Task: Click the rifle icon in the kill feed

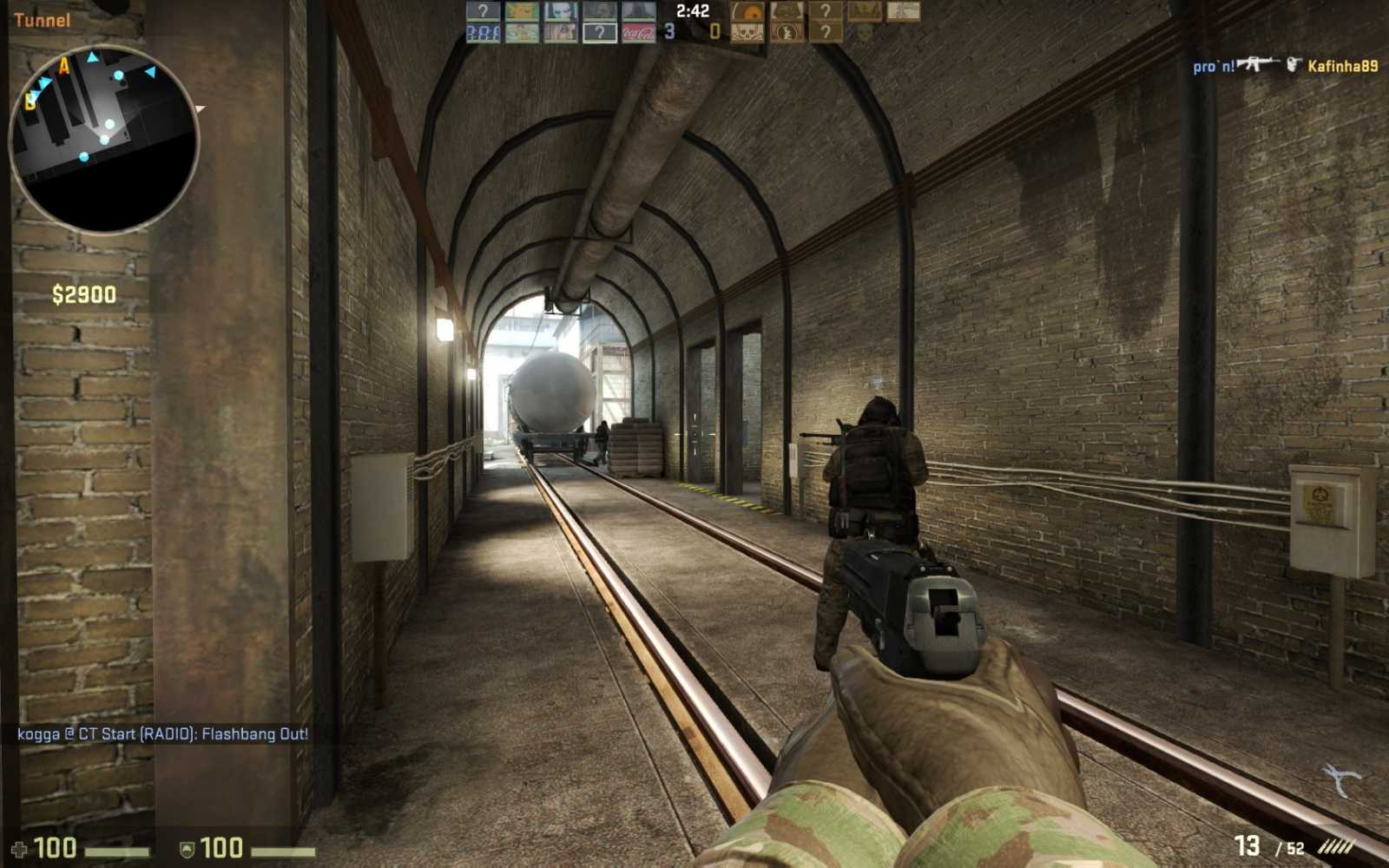Action: (x=1259, y=63)
